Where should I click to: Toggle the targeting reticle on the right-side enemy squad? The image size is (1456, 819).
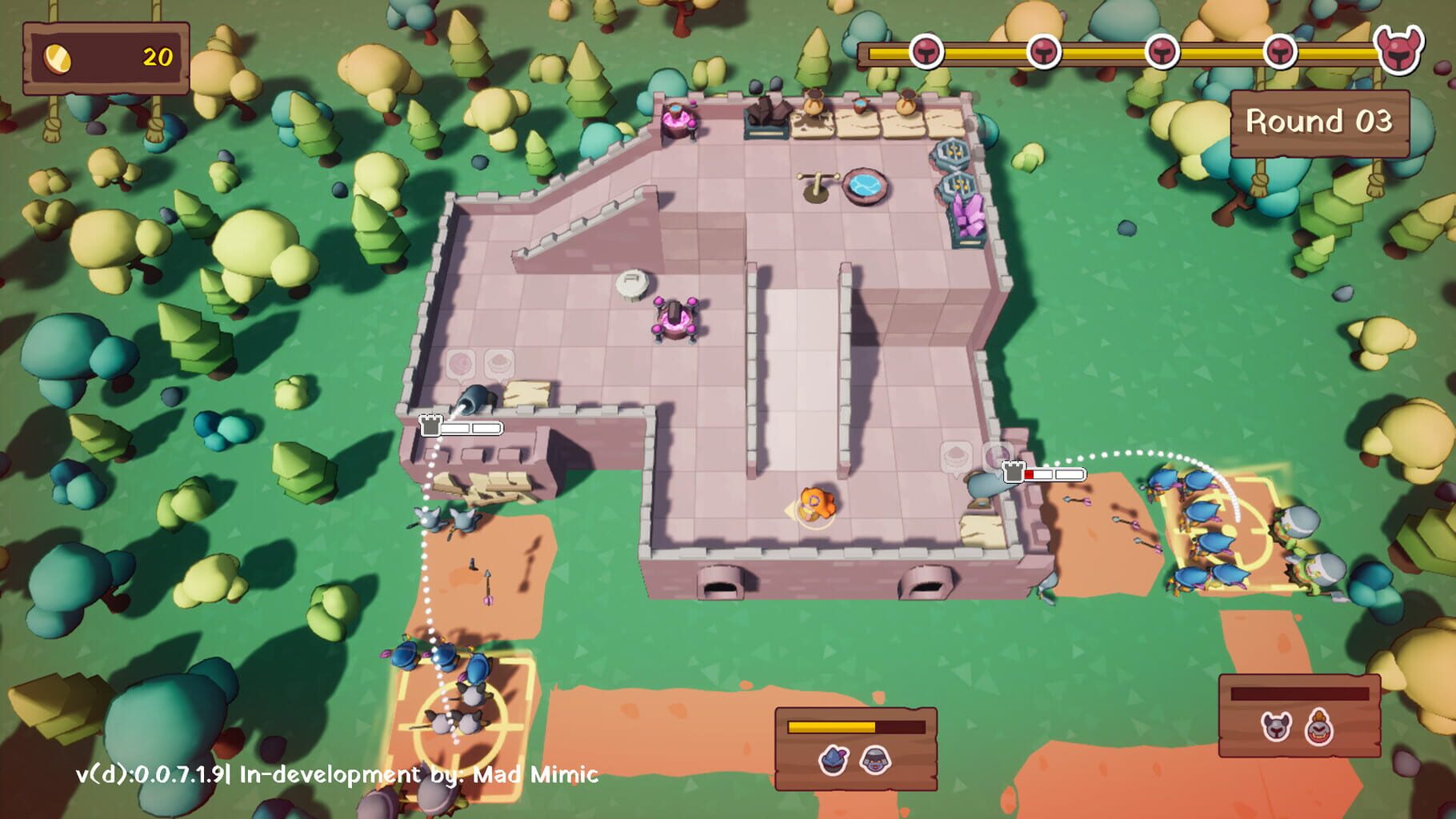[x=1231, y=530]
